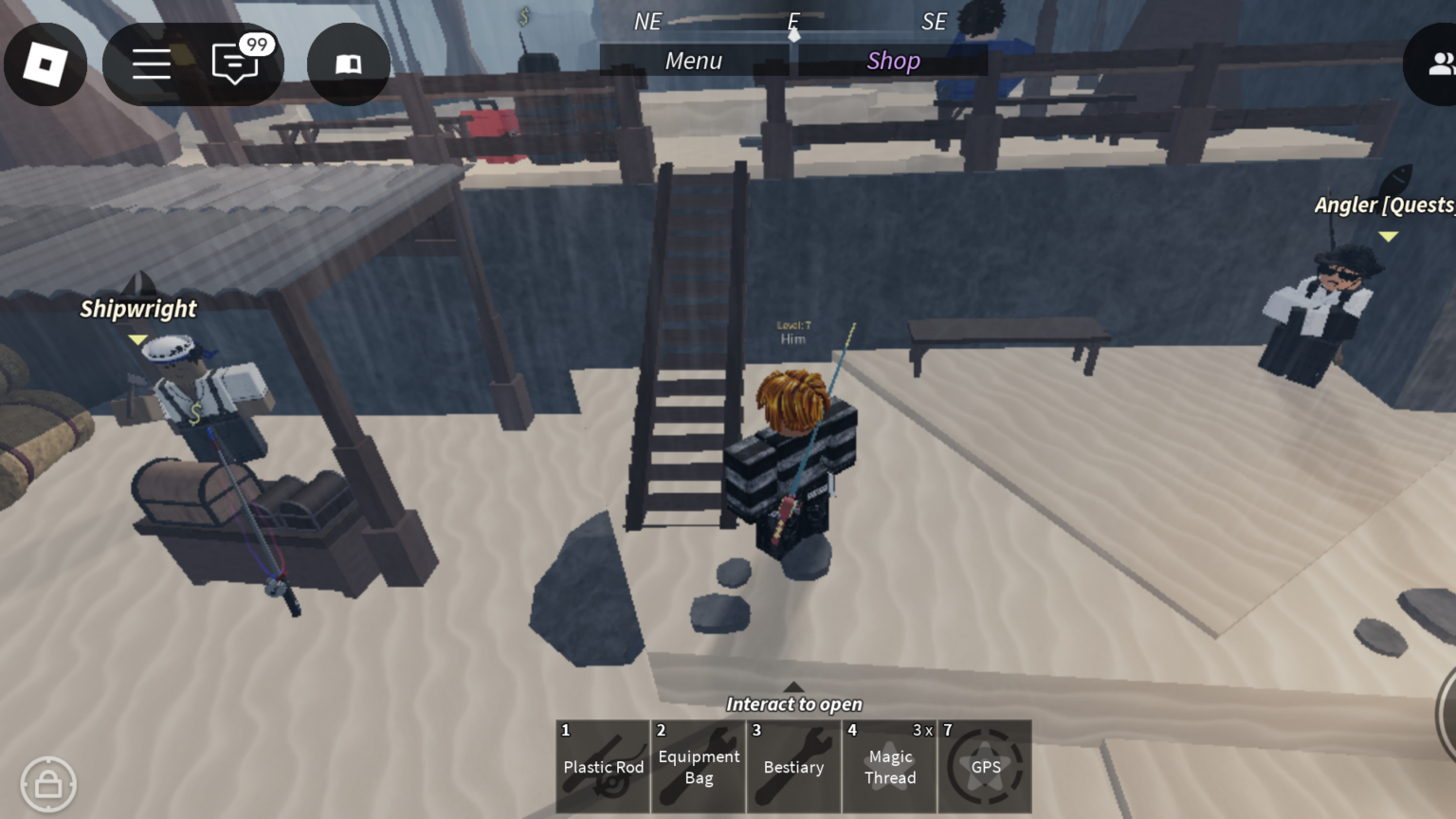
Task: Click the Shipwright nametag
Action: 138,308
